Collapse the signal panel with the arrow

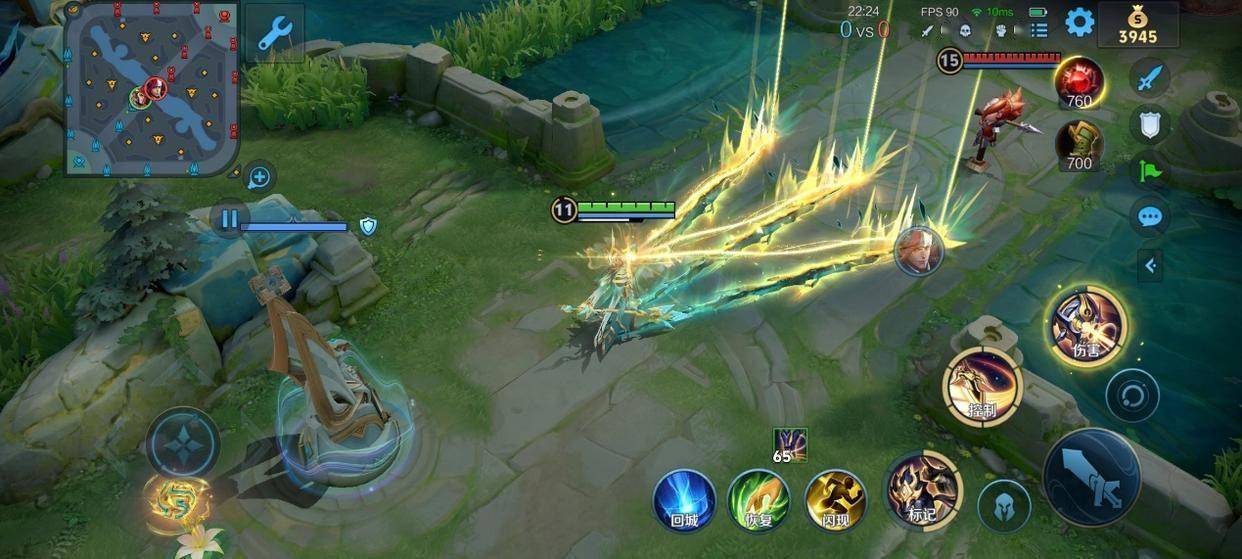pos(1150,265)
